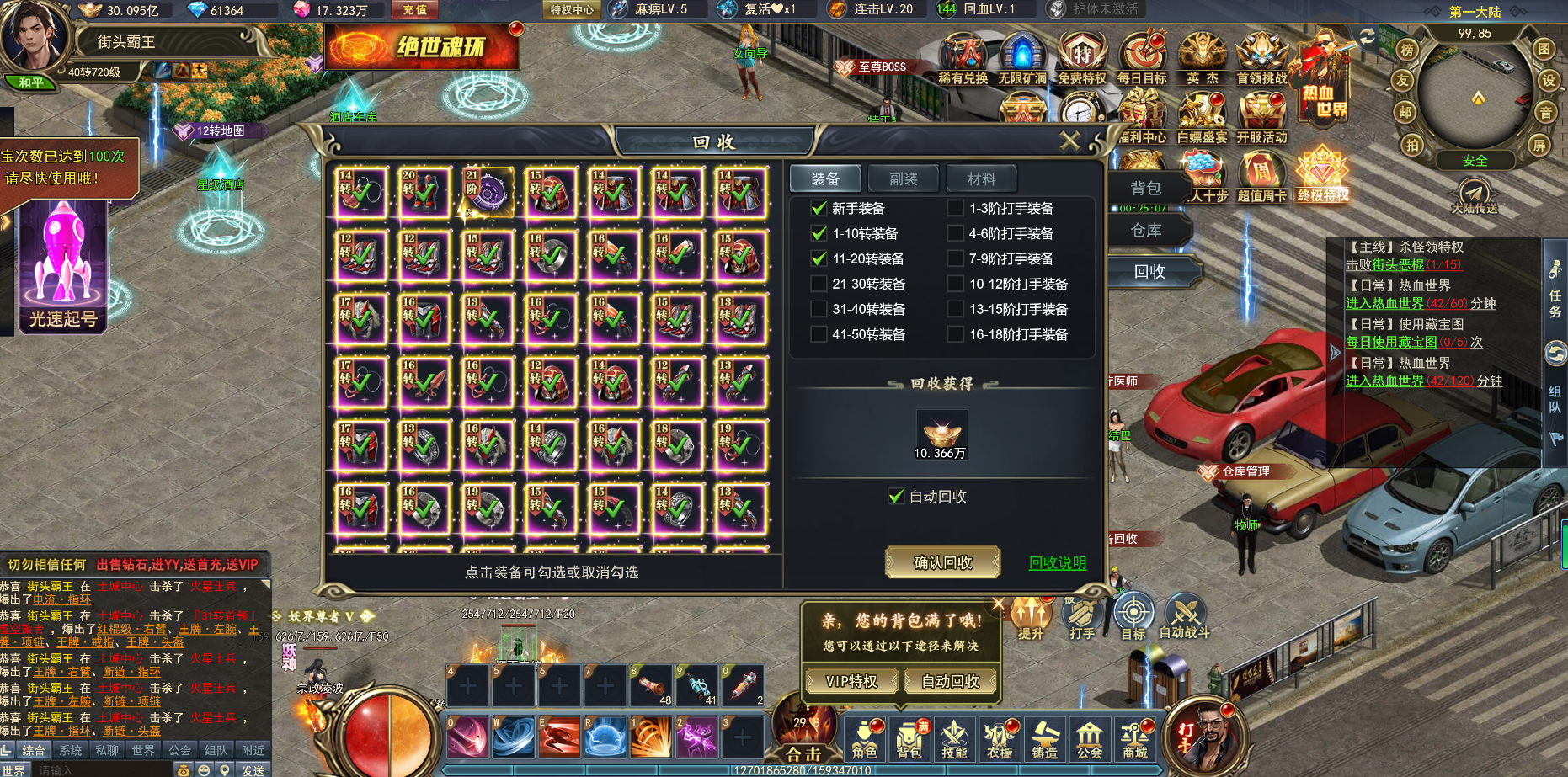Open the 商城 shop icon

(1134, 739)
